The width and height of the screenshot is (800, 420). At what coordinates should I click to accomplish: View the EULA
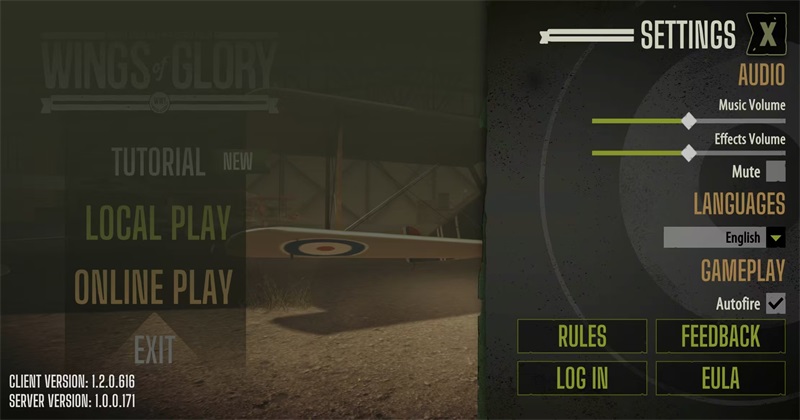tap(720, 377)
